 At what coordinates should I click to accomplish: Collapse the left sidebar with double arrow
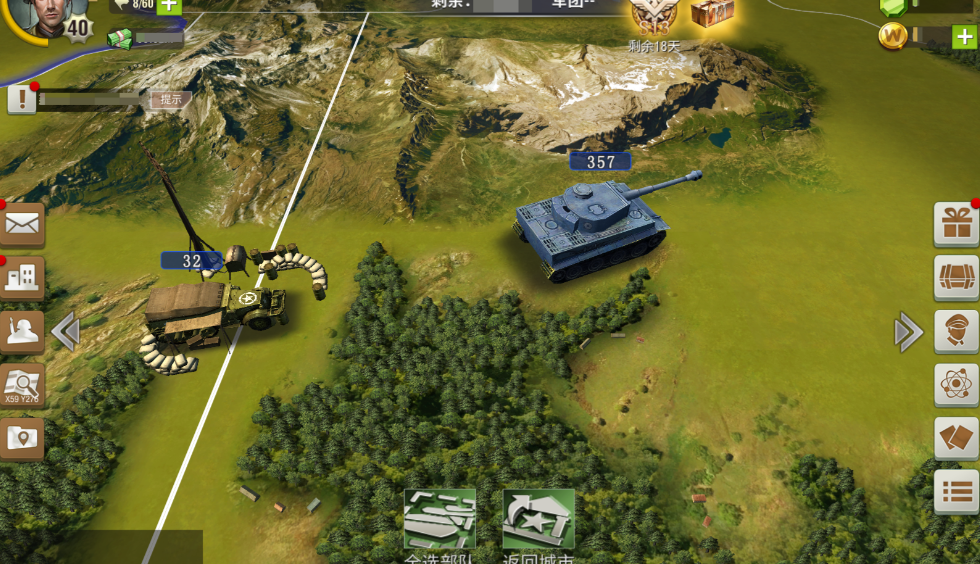click(x=65, y=331)
